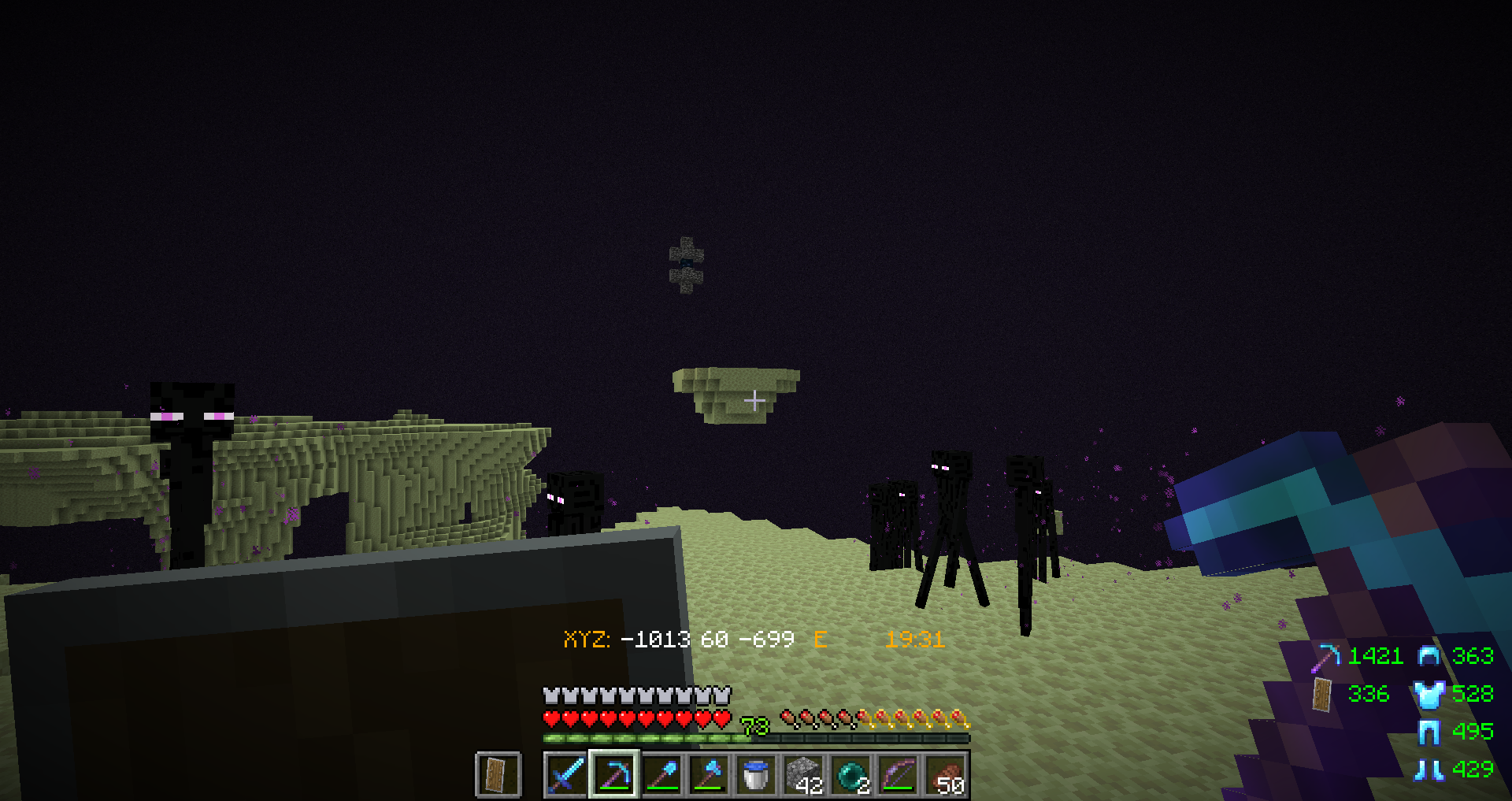Screen dimensions: 1512x801
Task: Click the off-hand shield slot
Action: 498,775
